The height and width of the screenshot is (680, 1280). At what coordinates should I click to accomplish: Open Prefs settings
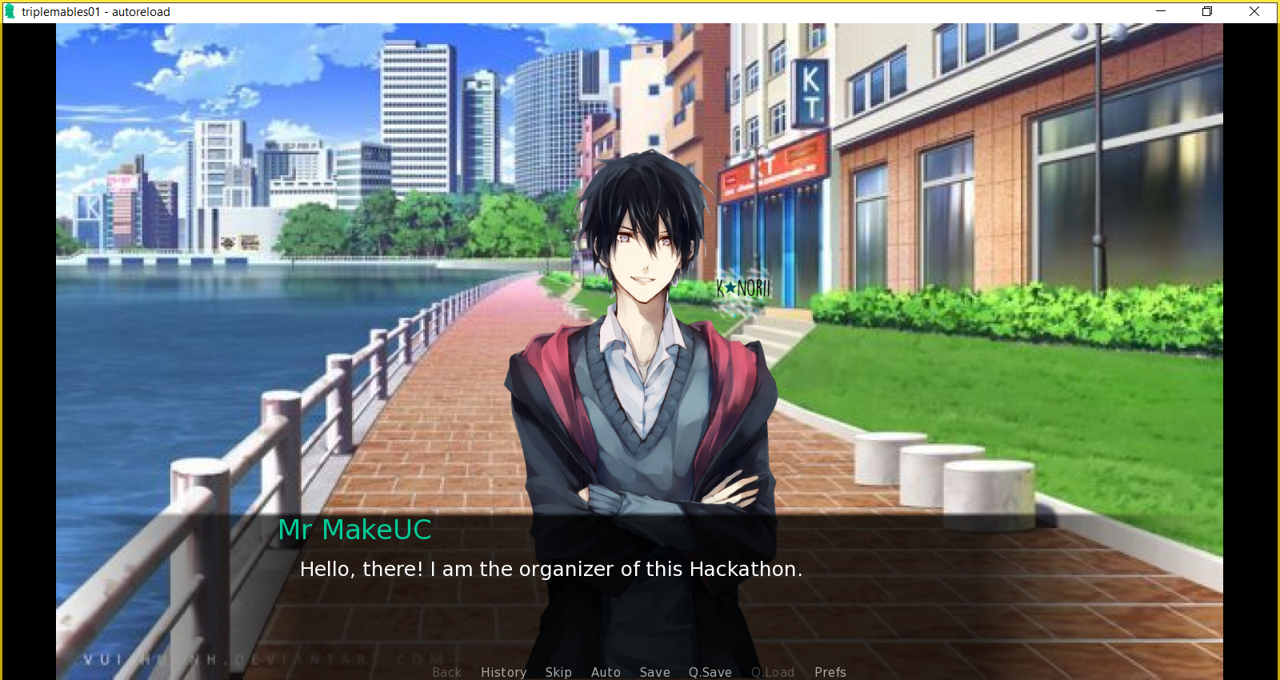click(x=830, y=672)
